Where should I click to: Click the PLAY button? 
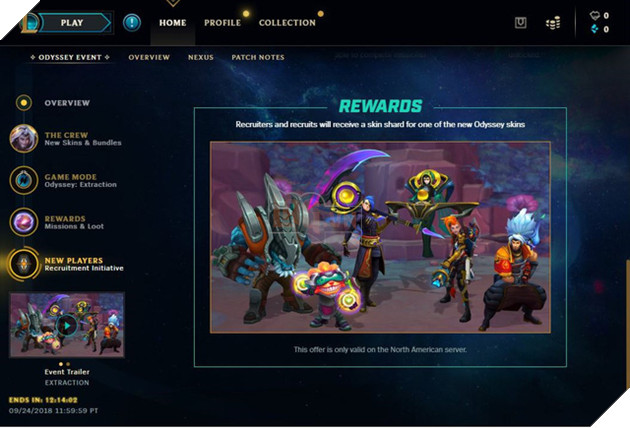pos(72,21)
